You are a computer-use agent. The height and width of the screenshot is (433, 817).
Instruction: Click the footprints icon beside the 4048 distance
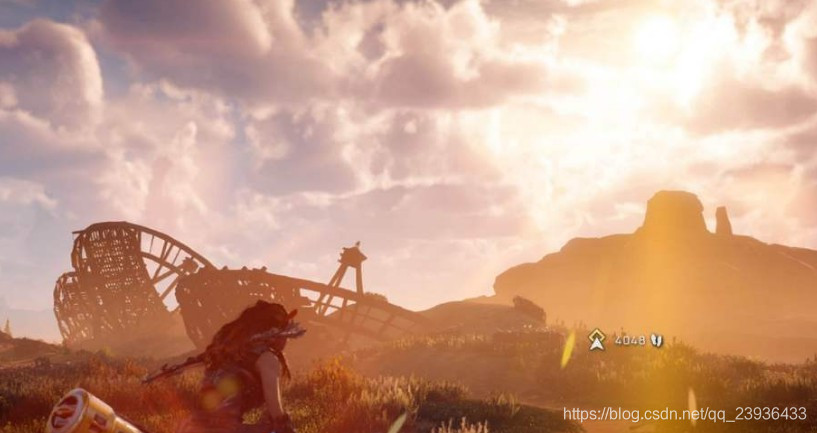pyautogui.click(x=657, y=340)
